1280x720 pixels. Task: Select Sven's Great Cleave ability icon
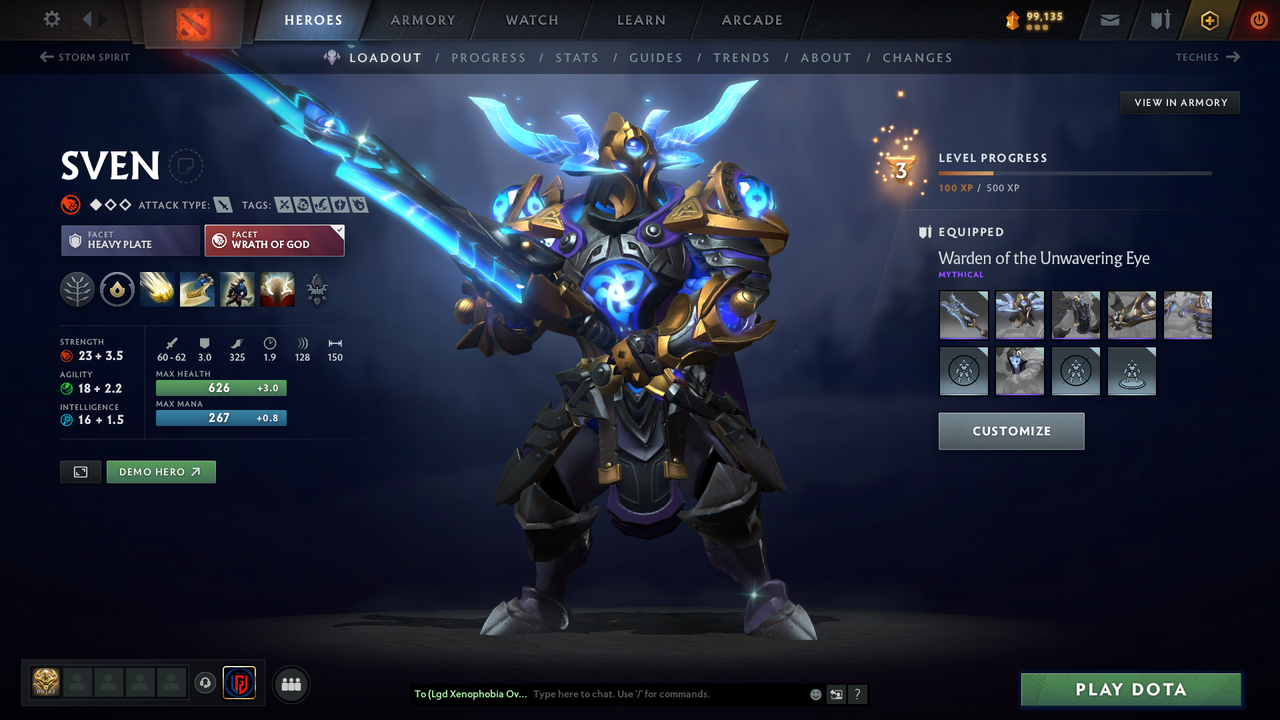tap(197, 290)
